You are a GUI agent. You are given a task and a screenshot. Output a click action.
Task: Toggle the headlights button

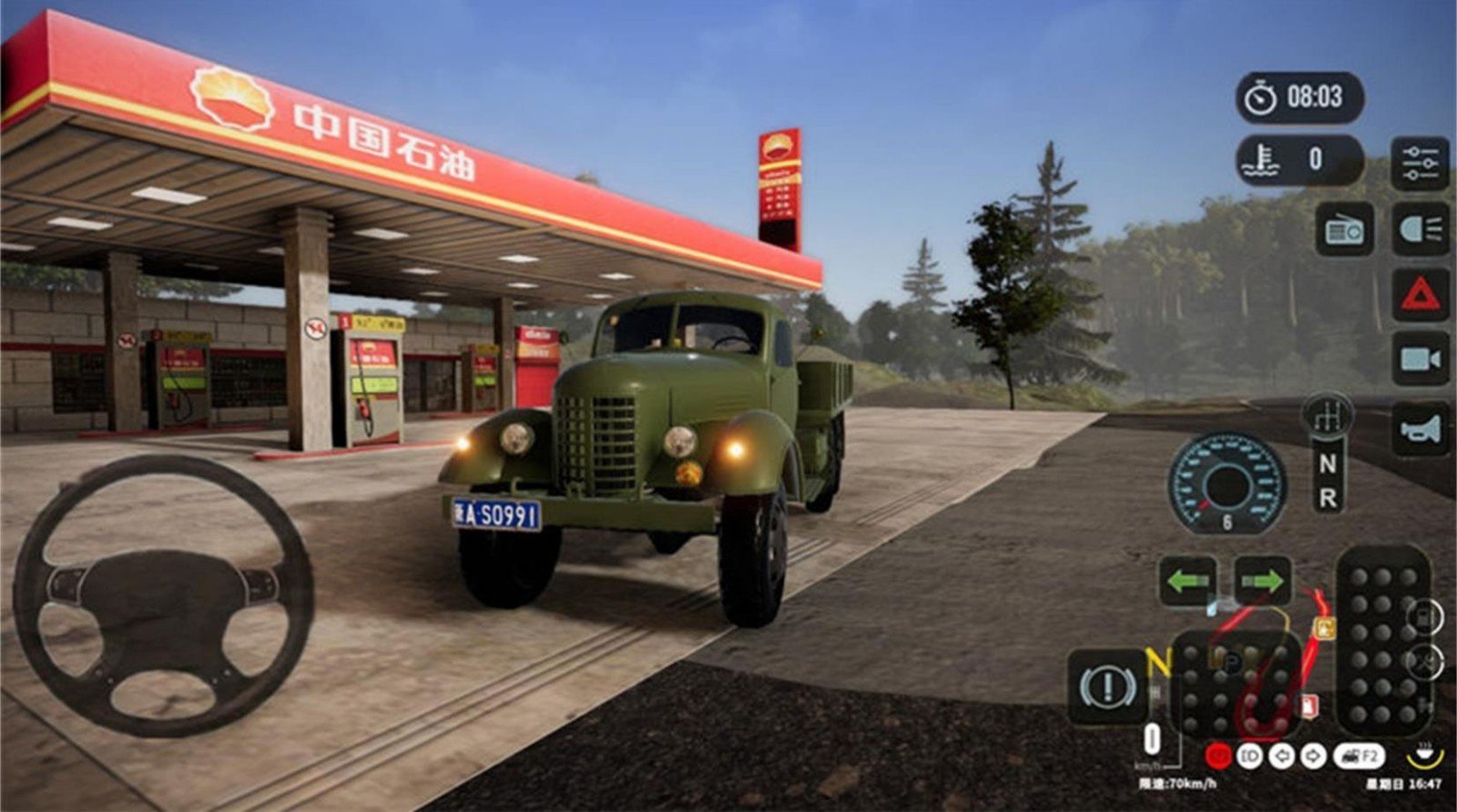tap(1420, 228)
